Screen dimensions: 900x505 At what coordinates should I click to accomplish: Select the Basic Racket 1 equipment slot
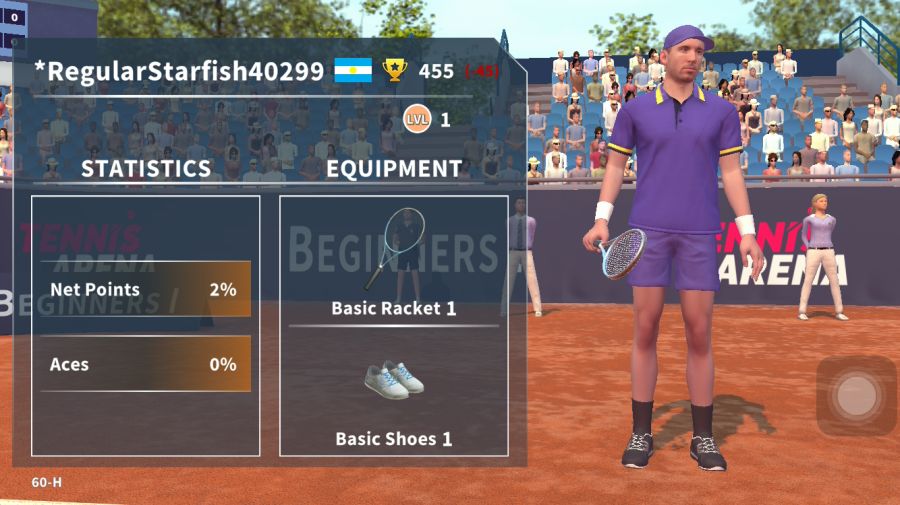click(x=393, y=261)
